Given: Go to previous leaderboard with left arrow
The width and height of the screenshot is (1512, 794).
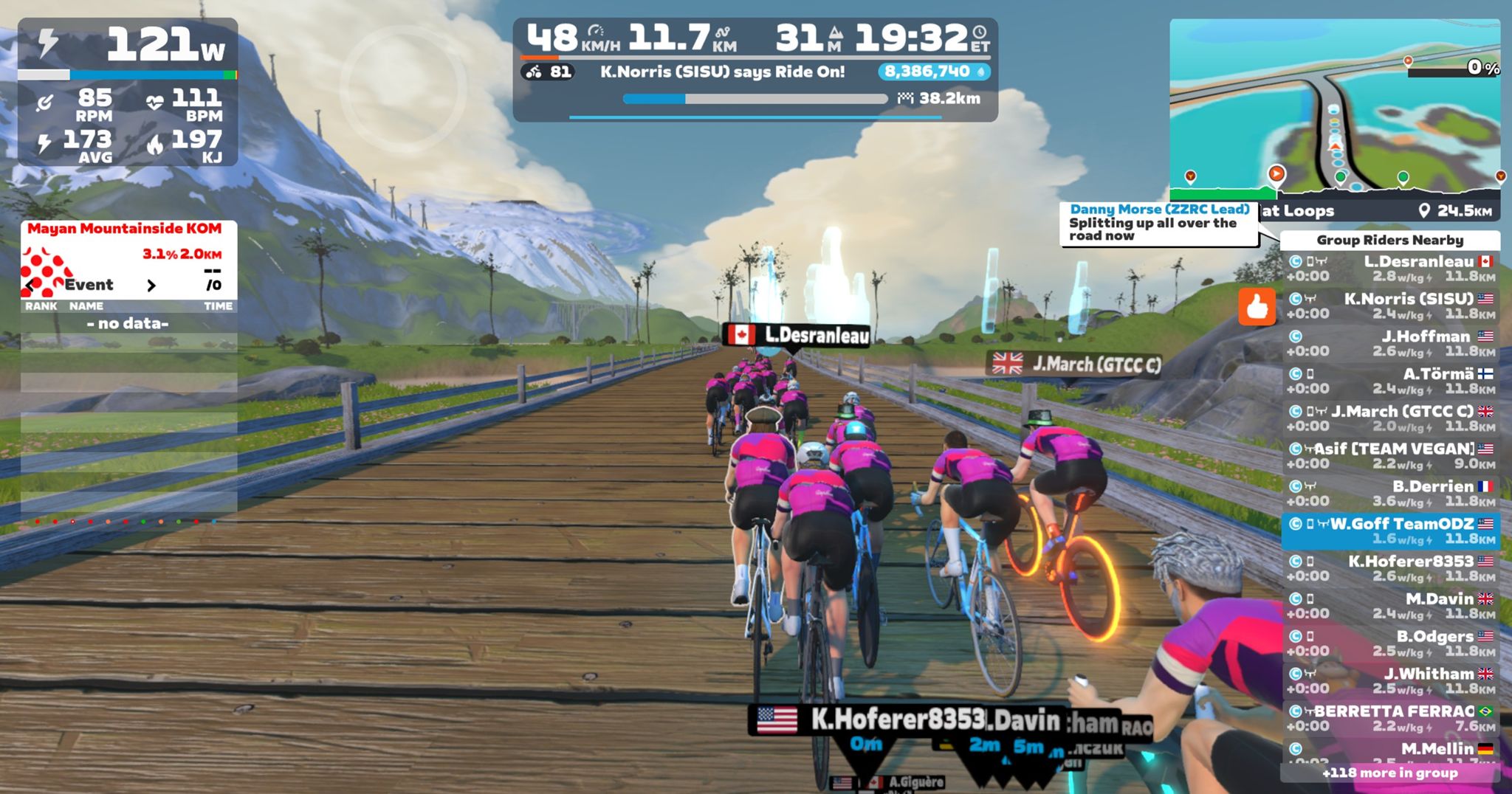Looking at the screenshot, I should tap(30, 285).
